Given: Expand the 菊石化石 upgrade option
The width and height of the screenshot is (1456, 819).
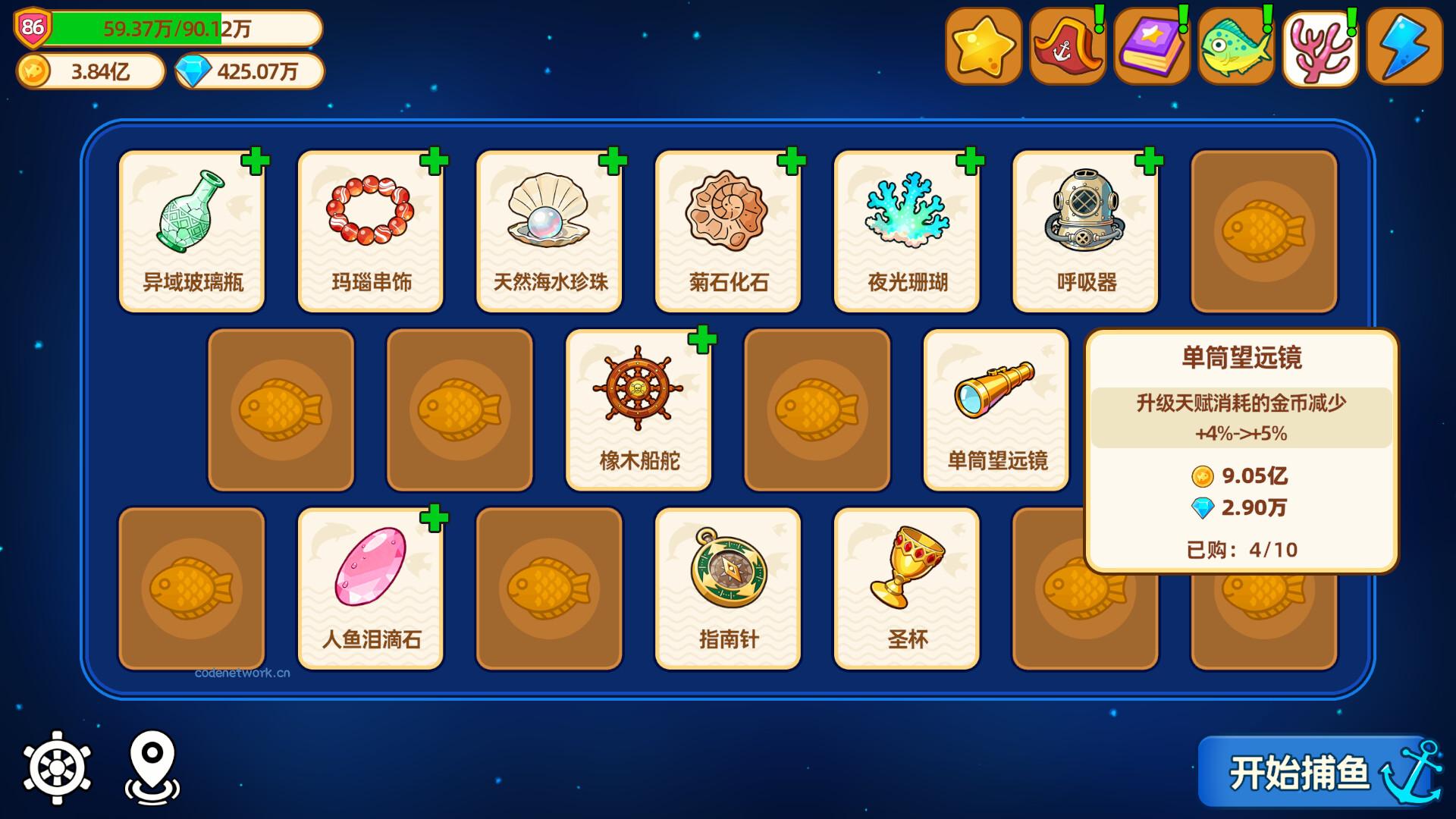Looking at the screenshot, I should 791,161.
